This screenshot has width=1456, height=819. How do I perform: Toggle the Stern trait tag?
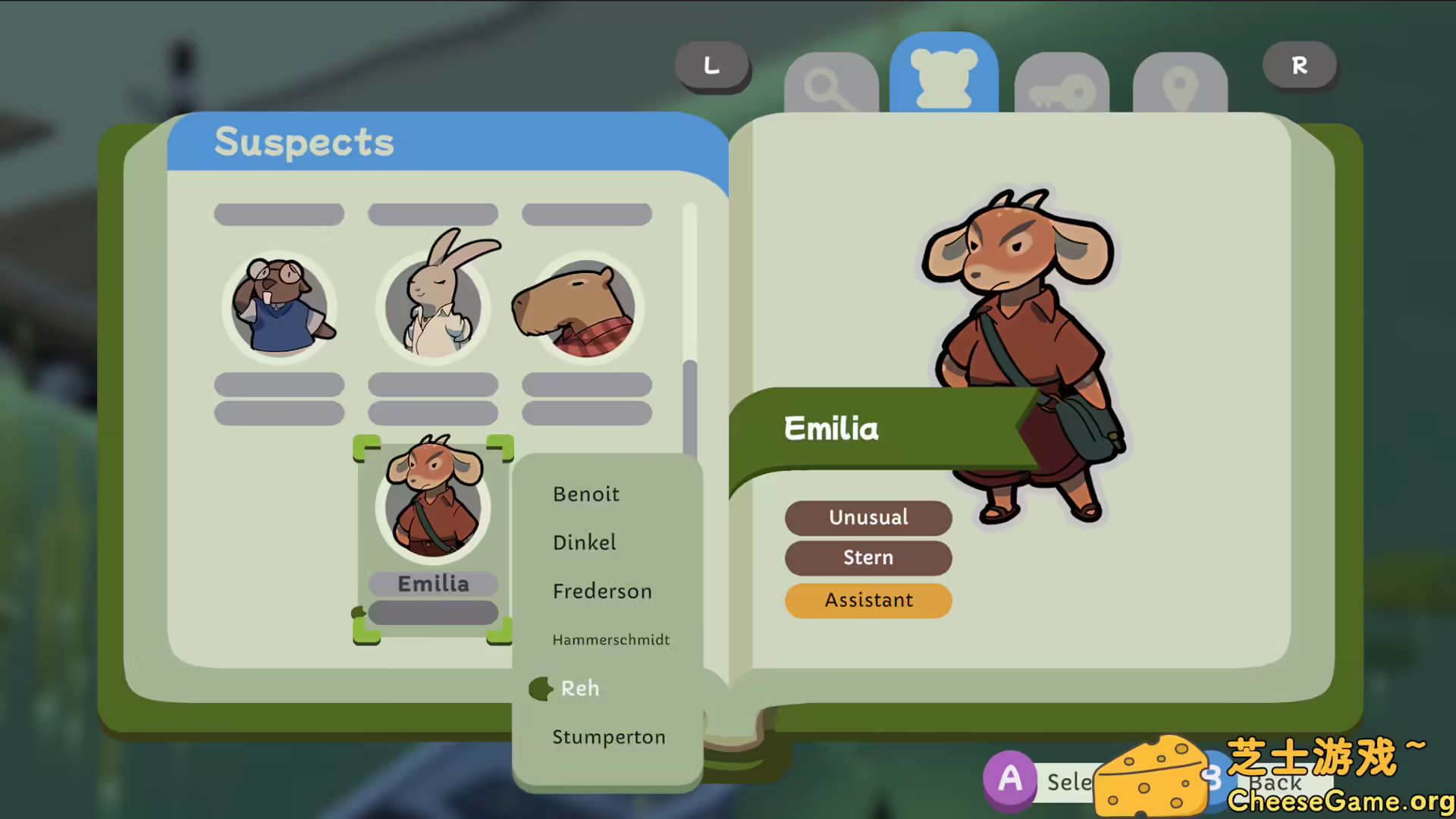pyautogui.click(x=868, y=558)
